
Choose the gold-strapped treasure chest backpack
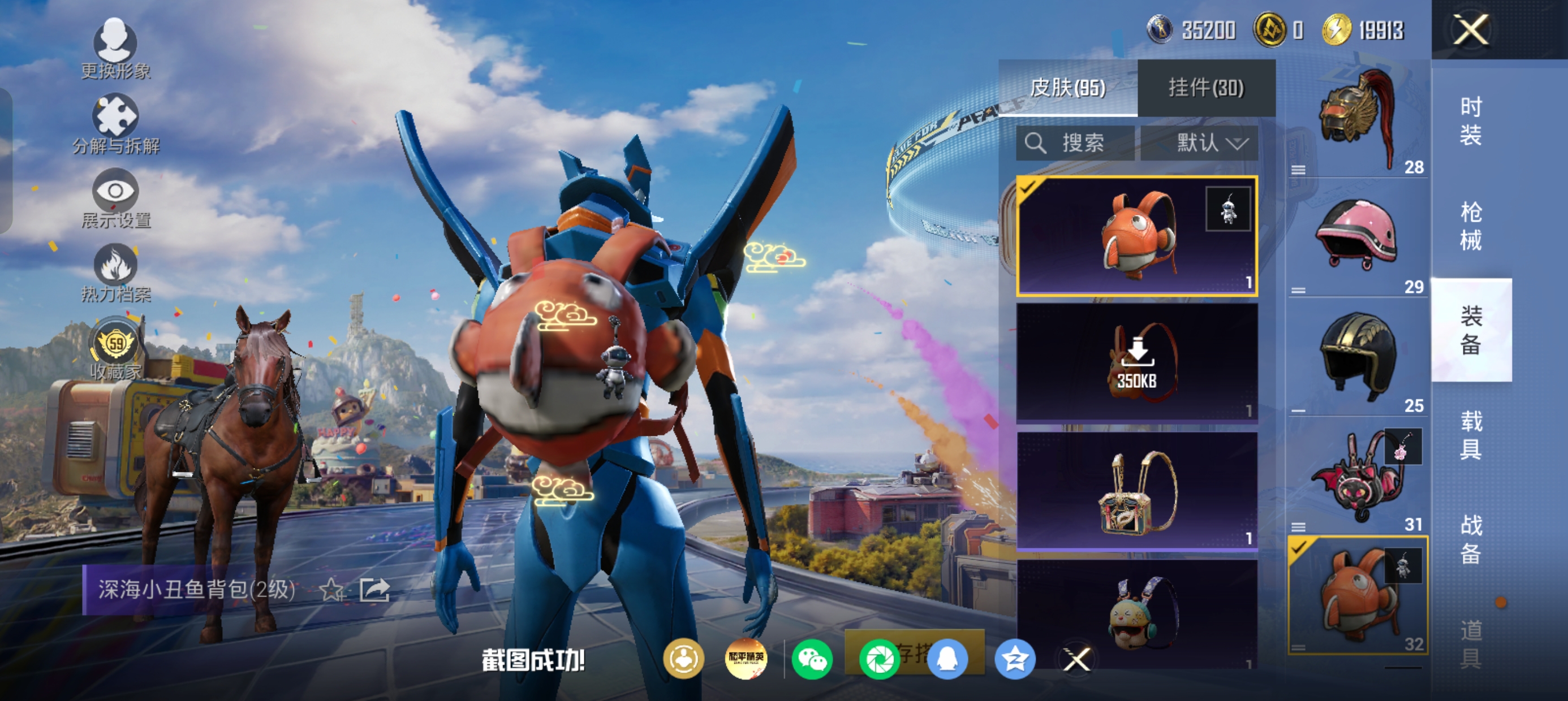[1136, 492]
